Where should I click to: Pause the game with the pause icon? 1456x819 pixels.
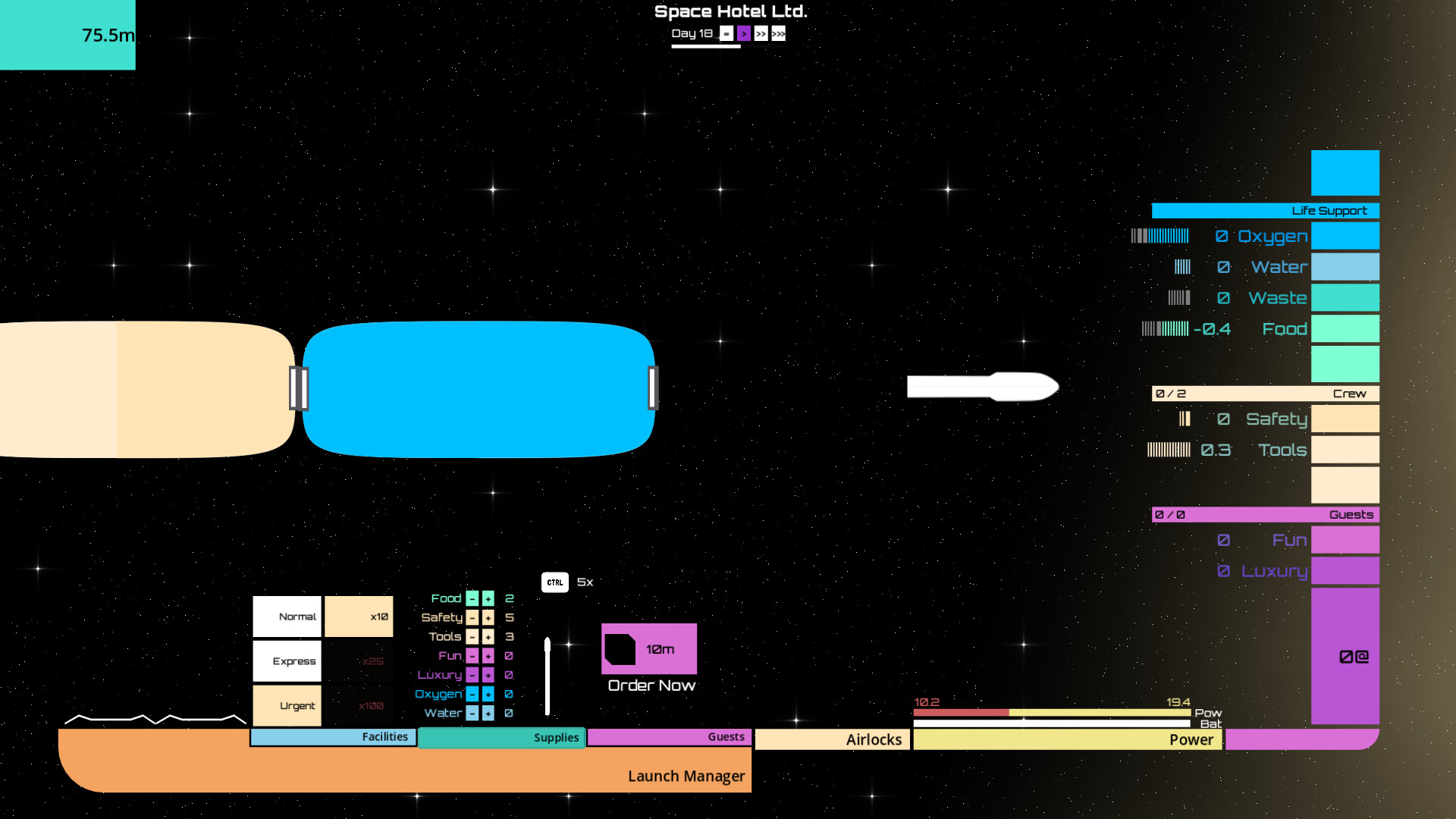pyautogui.click(x=726, y=33)
